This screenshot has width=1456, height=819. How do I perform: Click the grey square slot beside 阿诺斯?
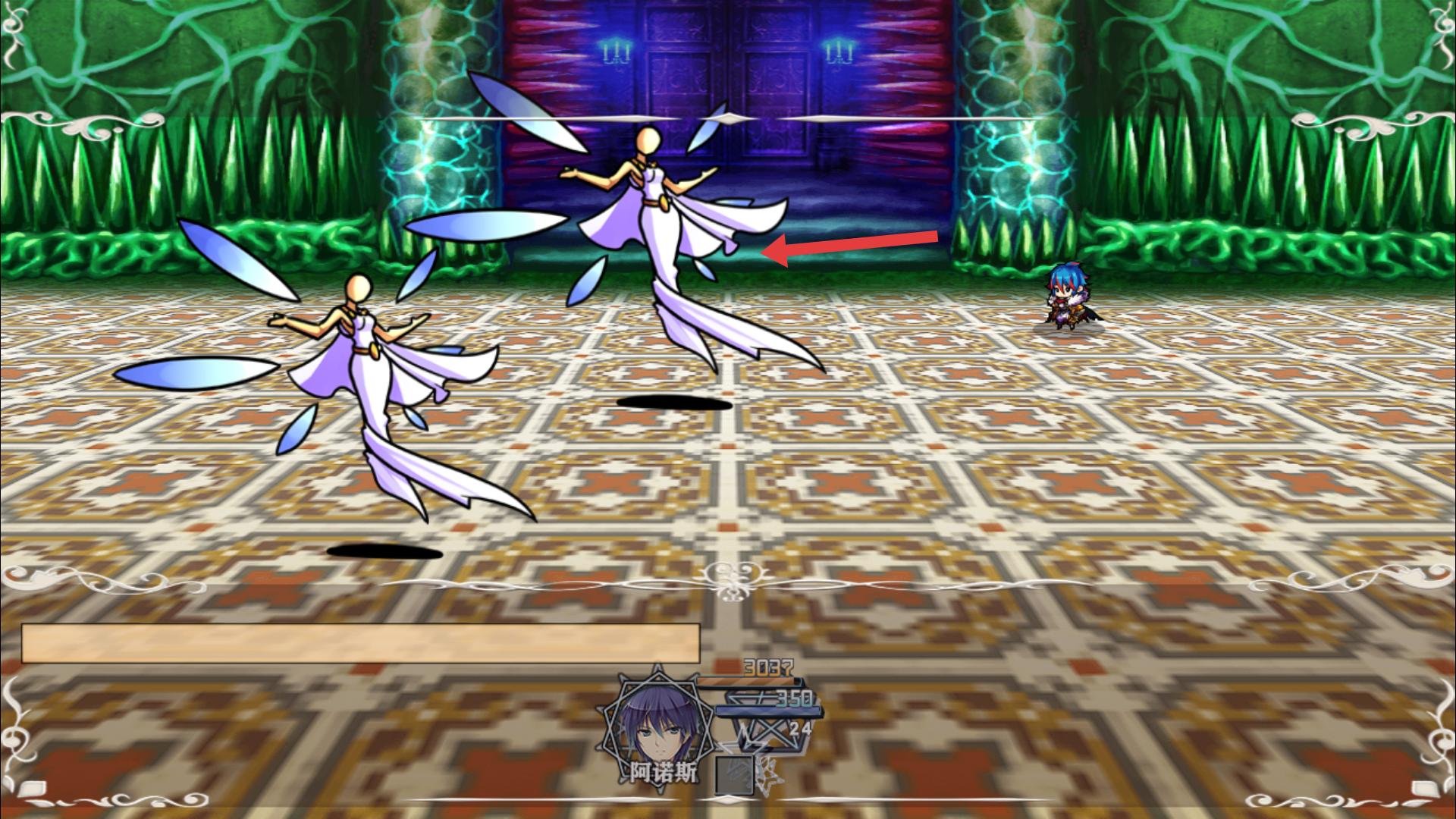[733, 773]
